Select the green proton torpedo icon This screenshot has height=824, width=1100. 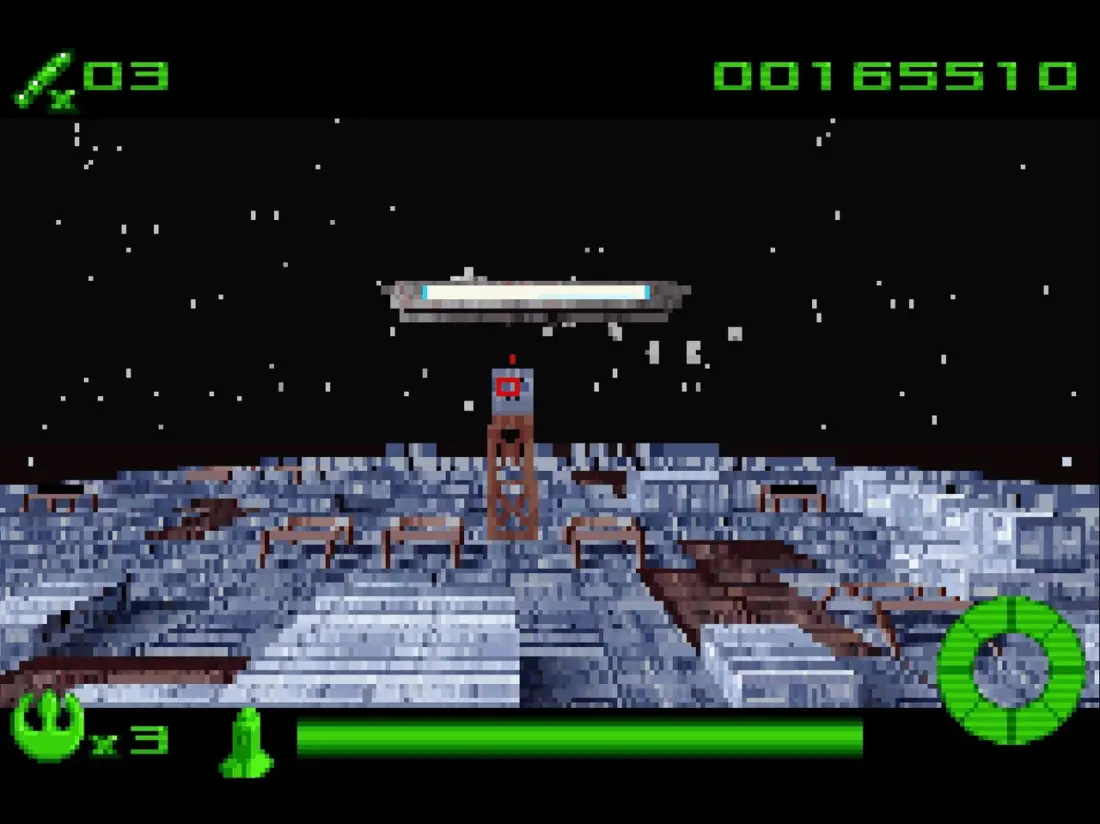[43, 78]
